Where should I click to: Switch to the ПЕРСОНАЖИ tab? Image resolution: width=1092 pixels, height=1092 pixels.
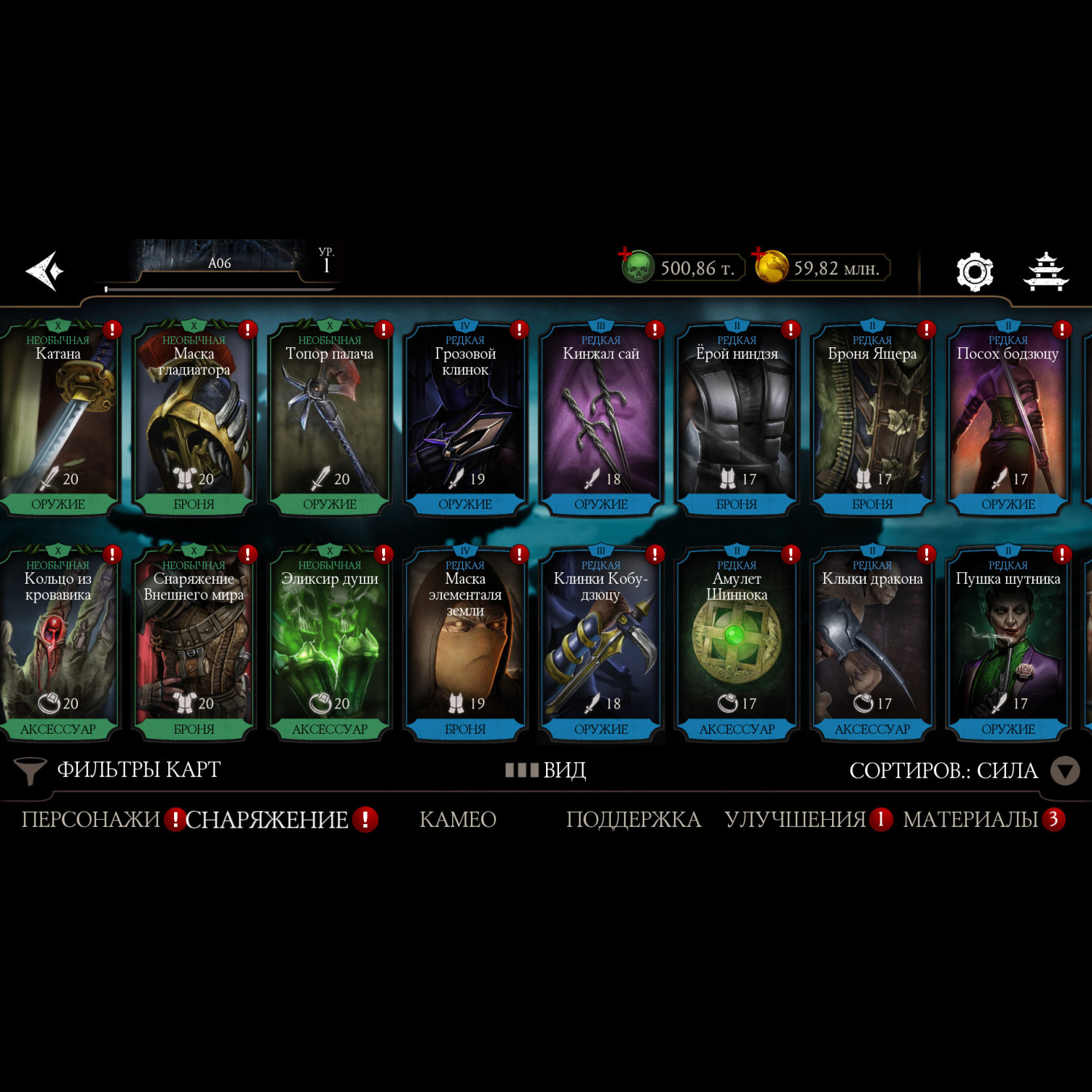[90, 820]
